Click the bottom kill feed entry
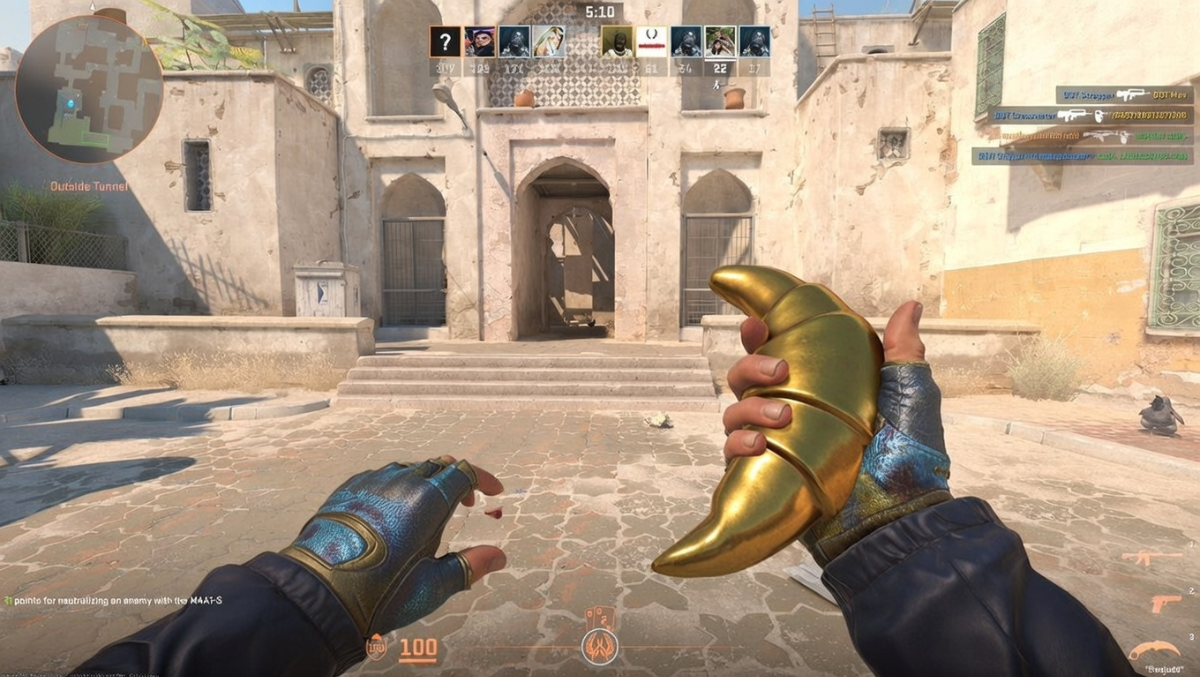Image resolution: width=1200 pixels, height=677 pixels. pos(1082,156)
